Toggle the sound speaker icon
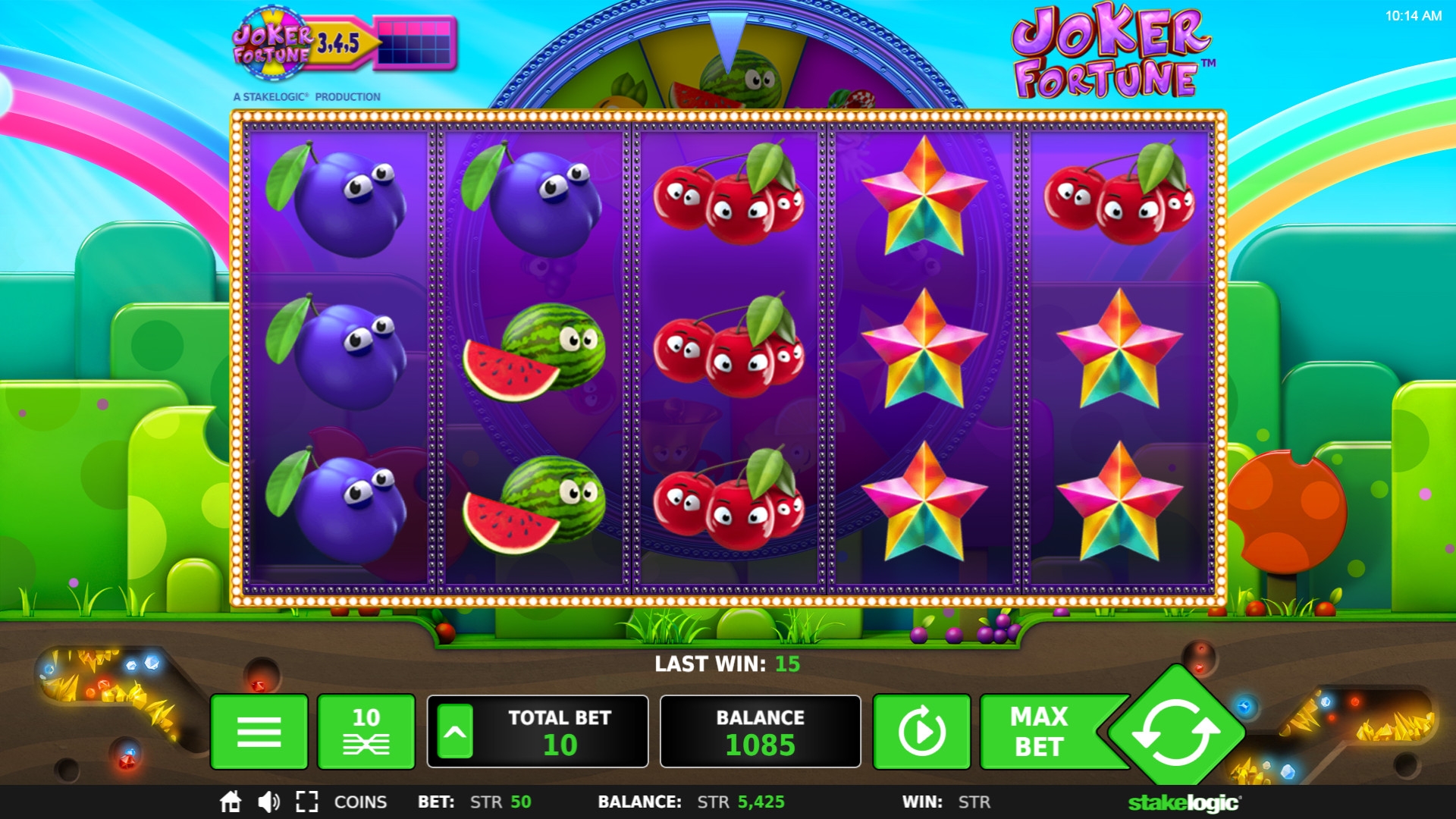The width and height of the screenshot is (1456, 819). pyautogui.click(x=268, y=802)
